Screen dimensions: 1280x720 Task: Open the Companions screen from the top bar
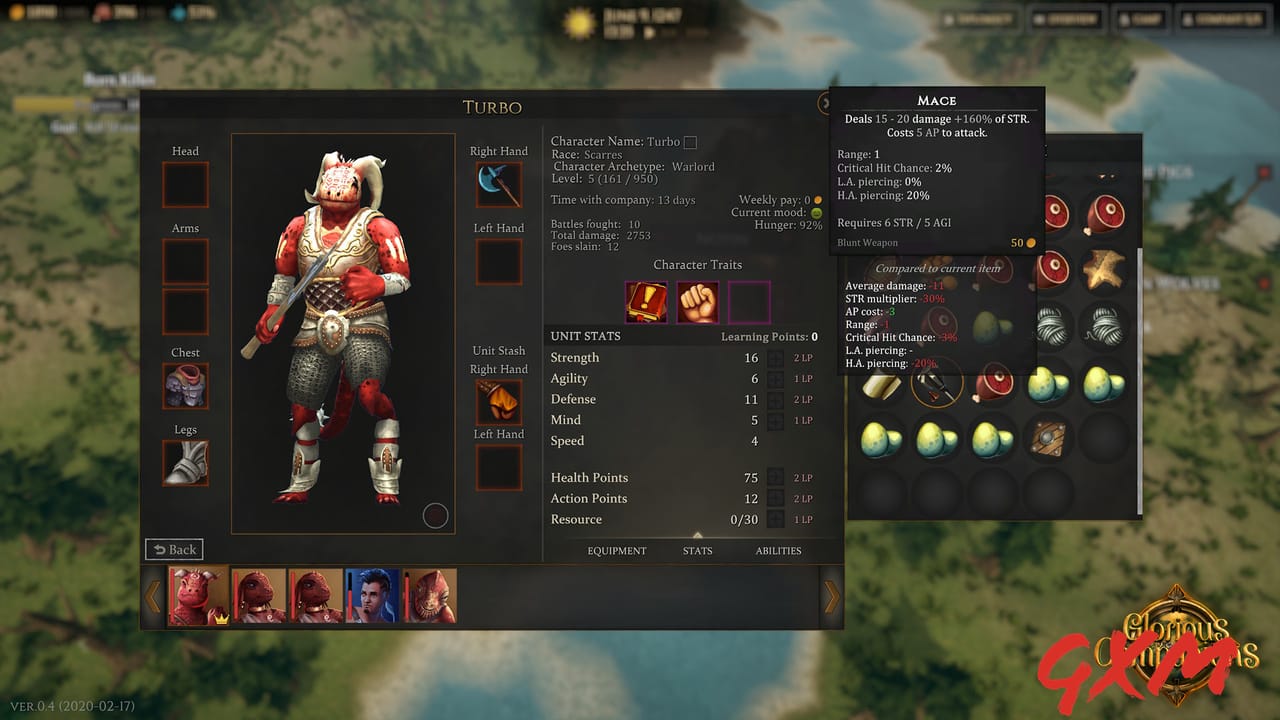pyautogui.click(x=1222, y=18)
